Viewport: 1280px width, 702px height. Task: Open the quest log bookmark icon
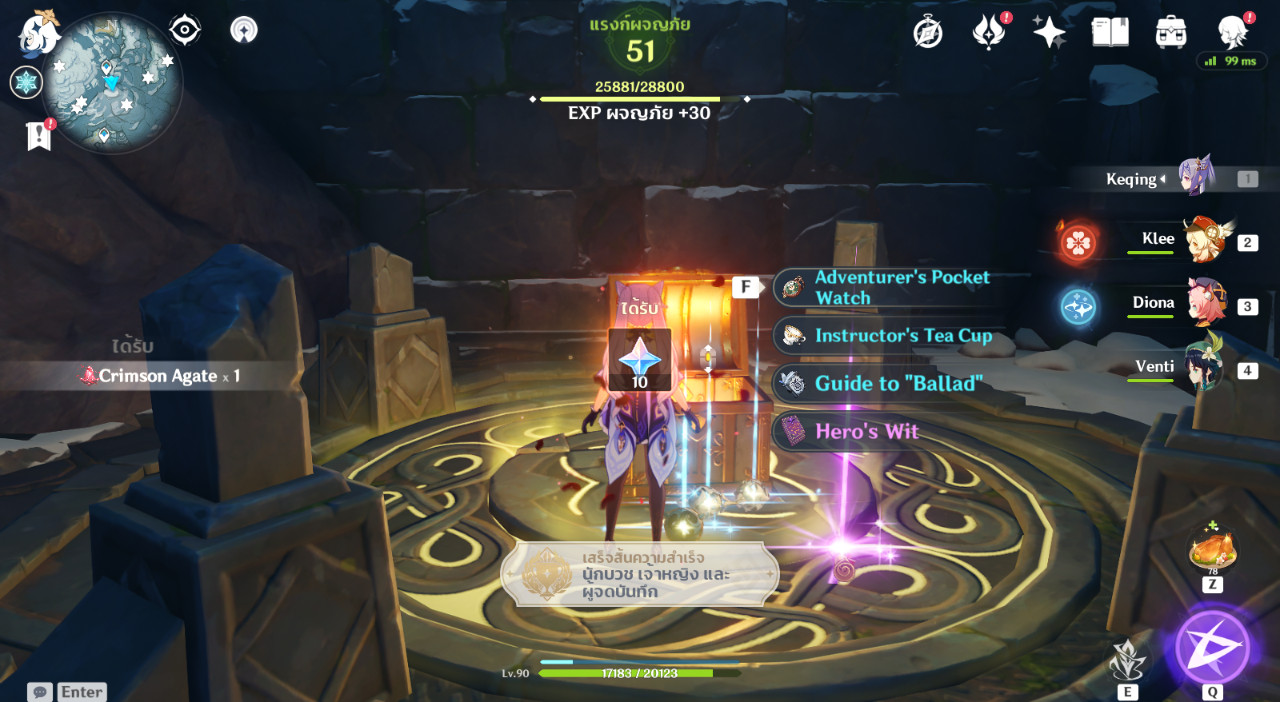[39, 136]
